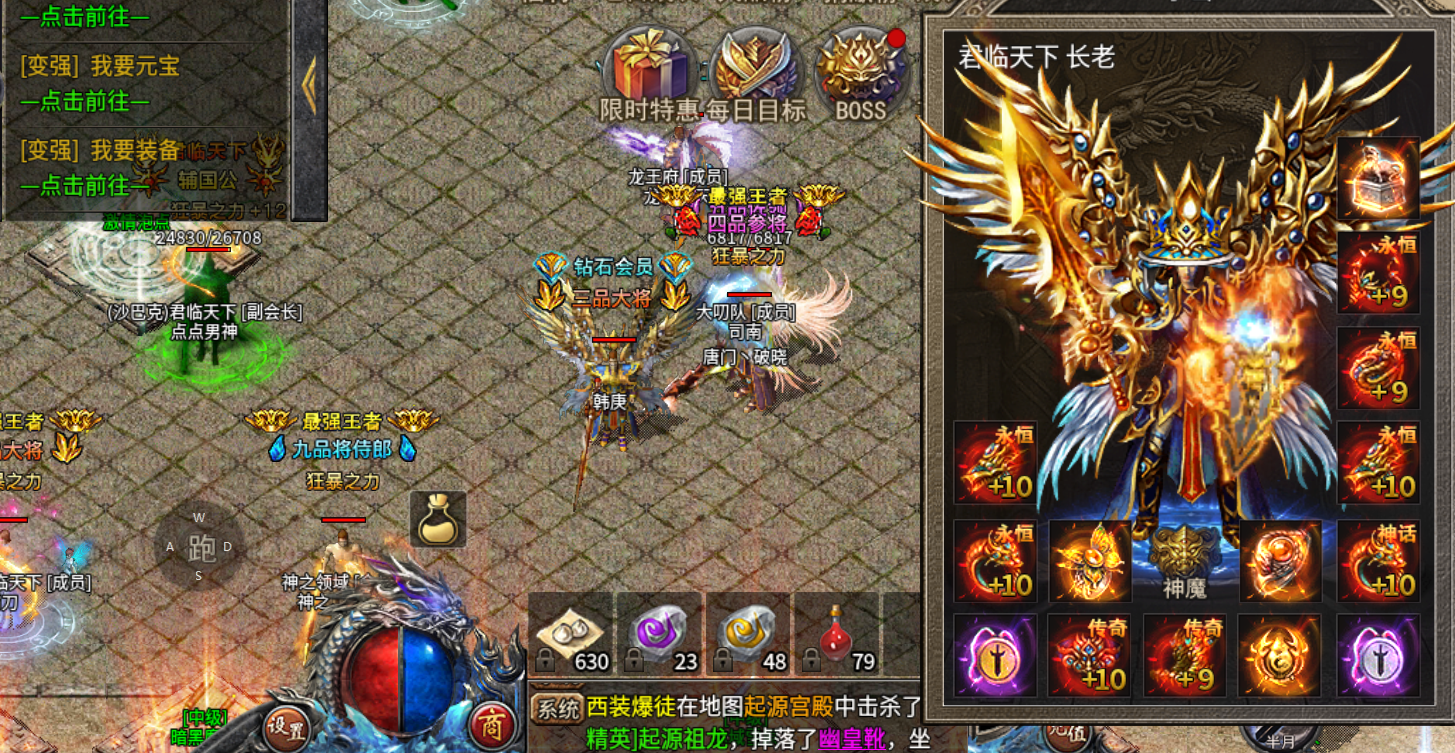Open the 设置 settings button
The height and width of the screenshot is (753, 1455).
(x=286, y=727)
